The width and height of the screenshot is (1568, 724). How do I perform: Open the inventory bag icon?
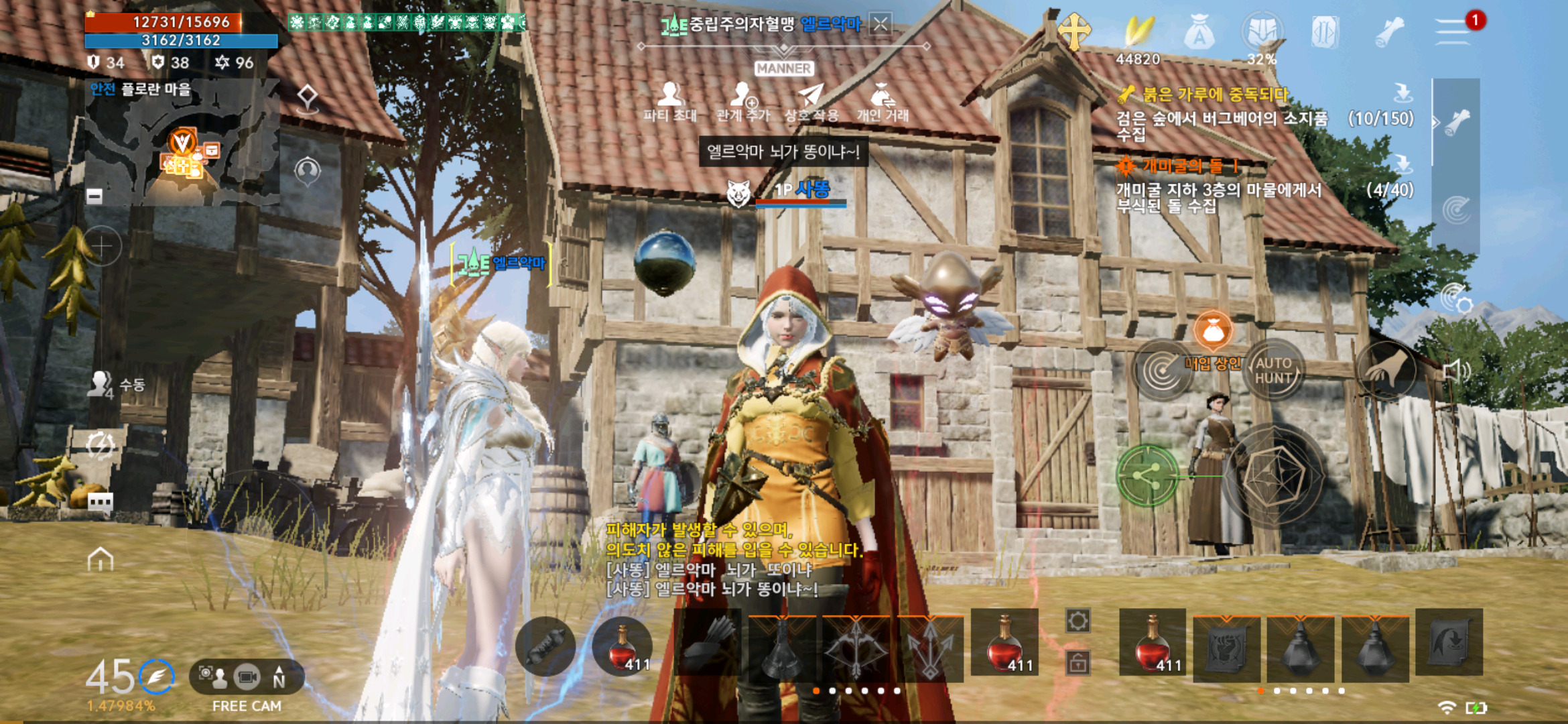coord(1199,32)
